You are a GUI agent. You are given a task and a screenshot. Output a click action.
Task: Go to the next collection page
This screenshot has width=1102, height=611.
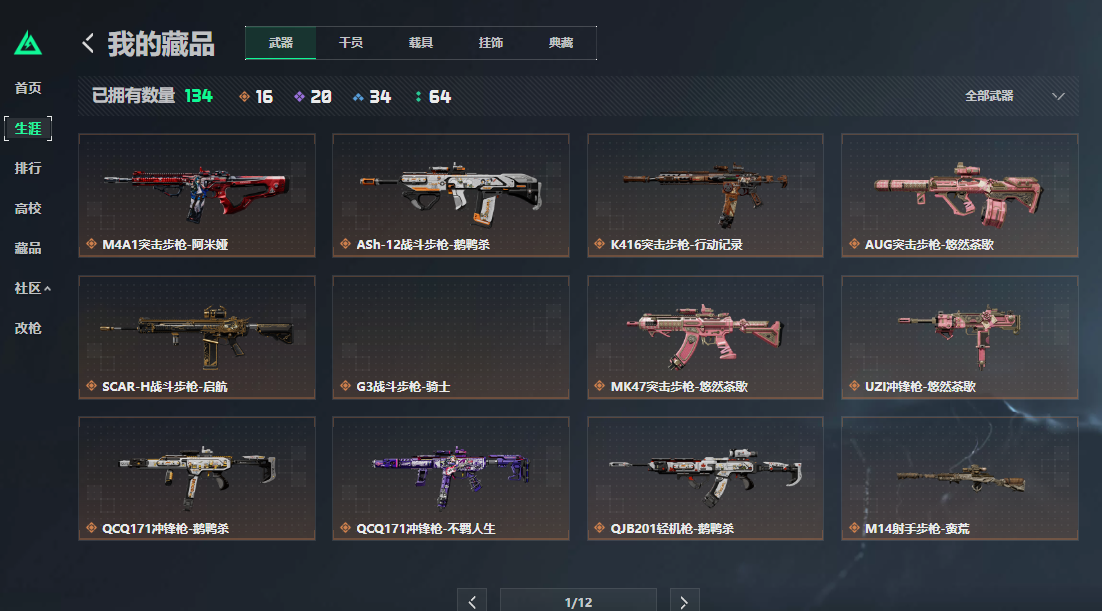click(x=684, y=601)
